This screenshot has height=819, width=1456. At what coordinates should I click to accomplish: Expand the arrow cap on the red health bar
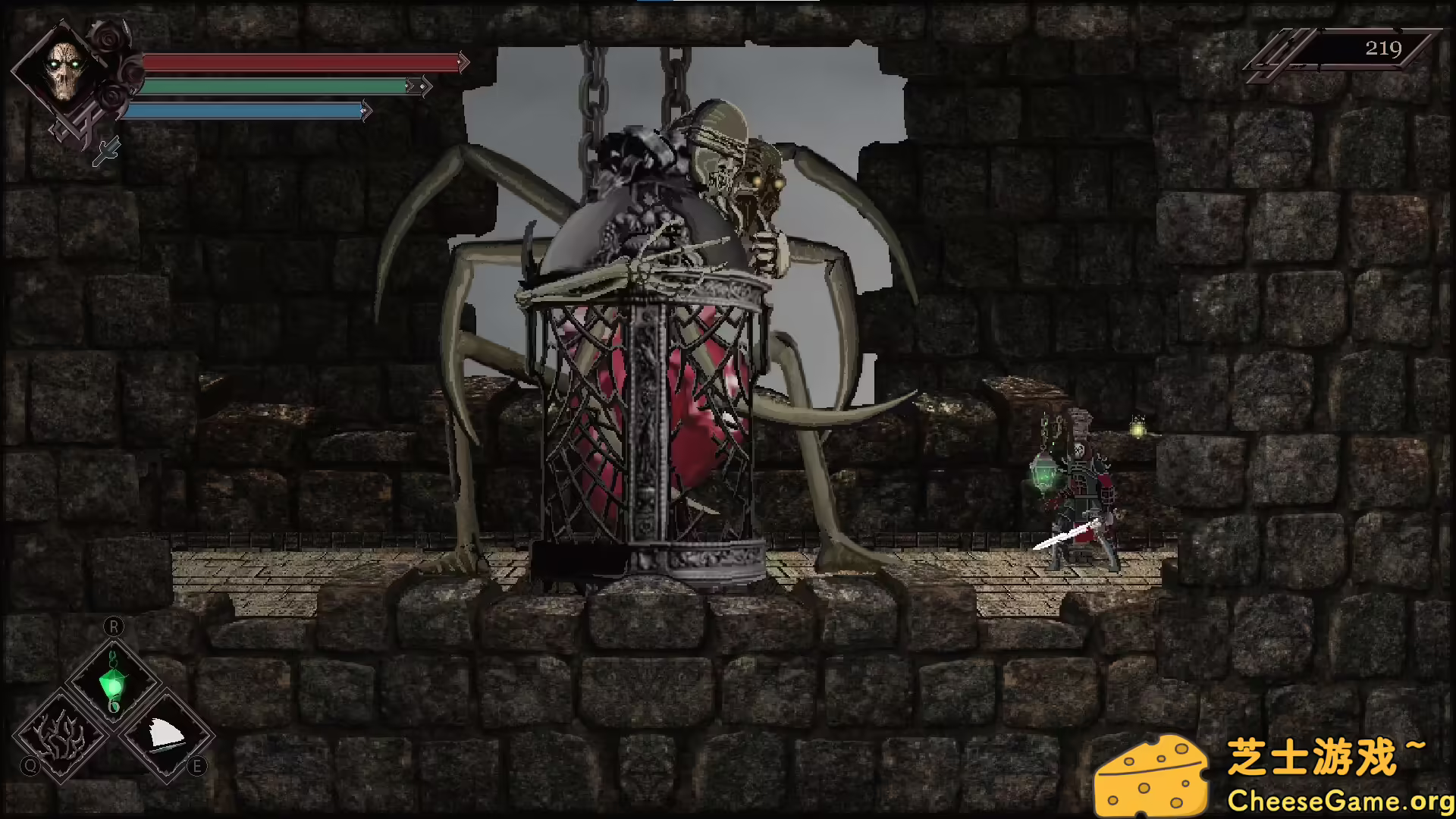point(463,62)
